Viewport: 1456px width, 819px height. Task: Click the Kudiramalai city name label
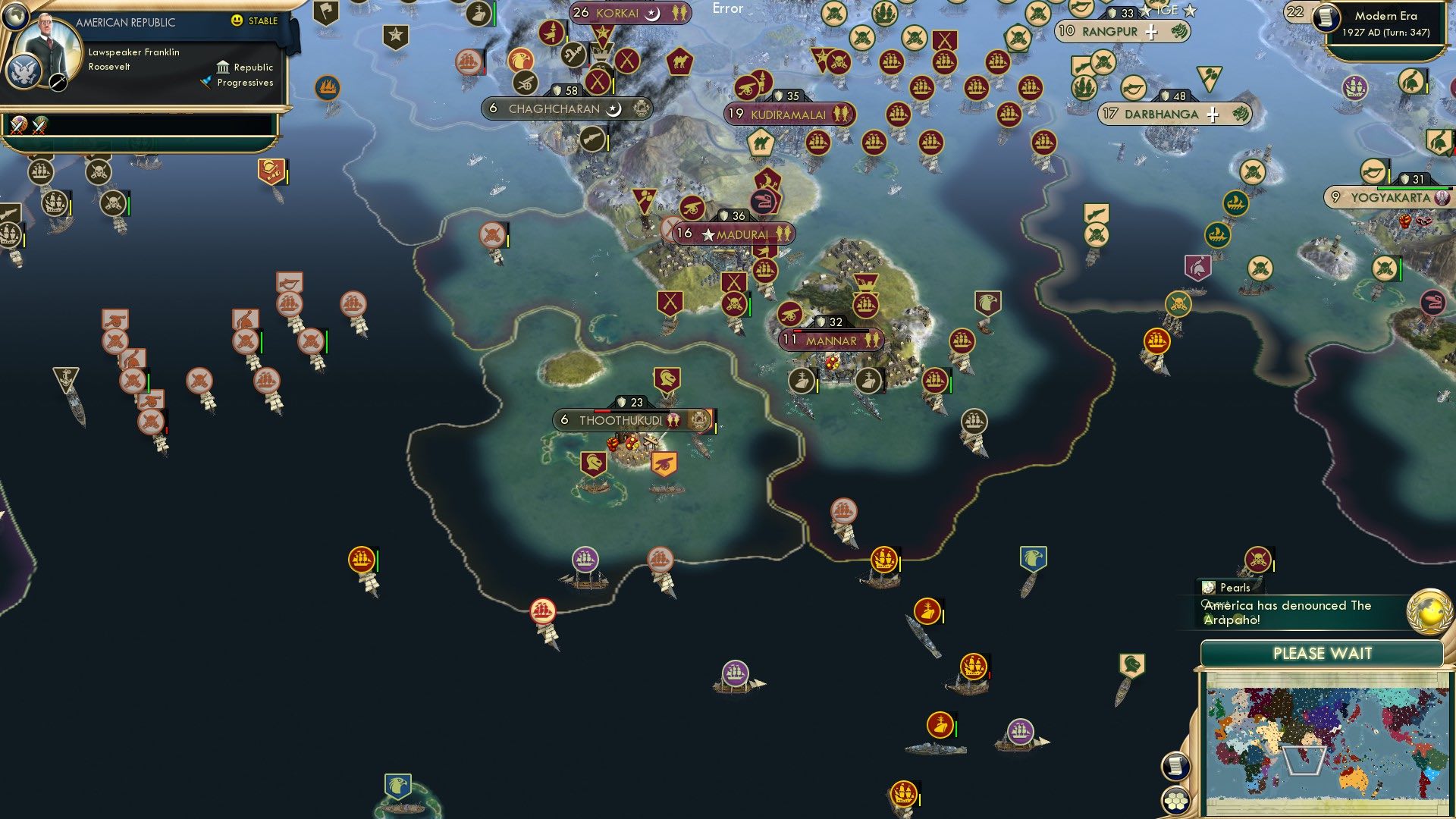pos(789,115)
